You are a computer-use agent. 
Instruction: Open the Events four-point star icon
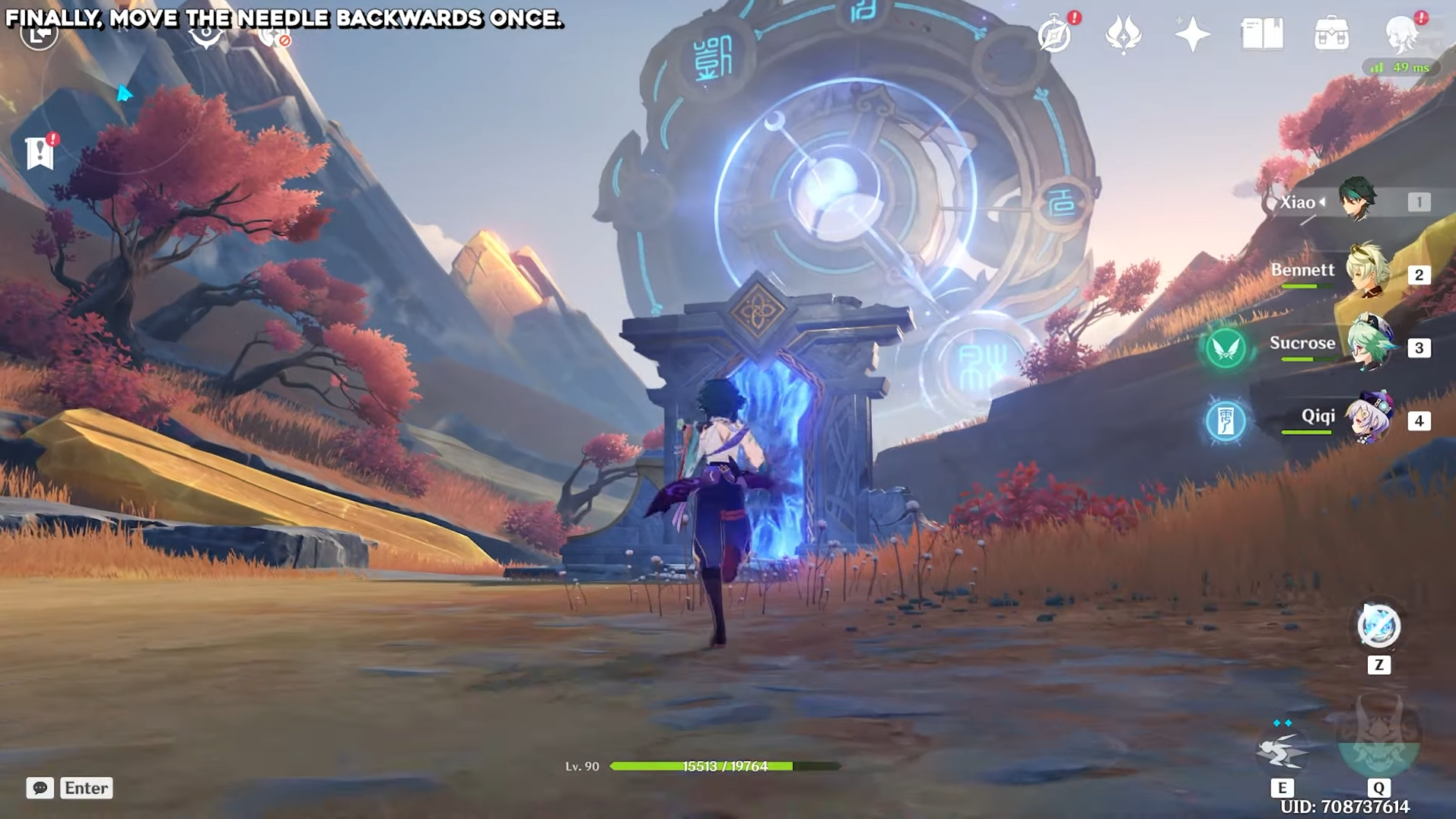click(1192, 34)
